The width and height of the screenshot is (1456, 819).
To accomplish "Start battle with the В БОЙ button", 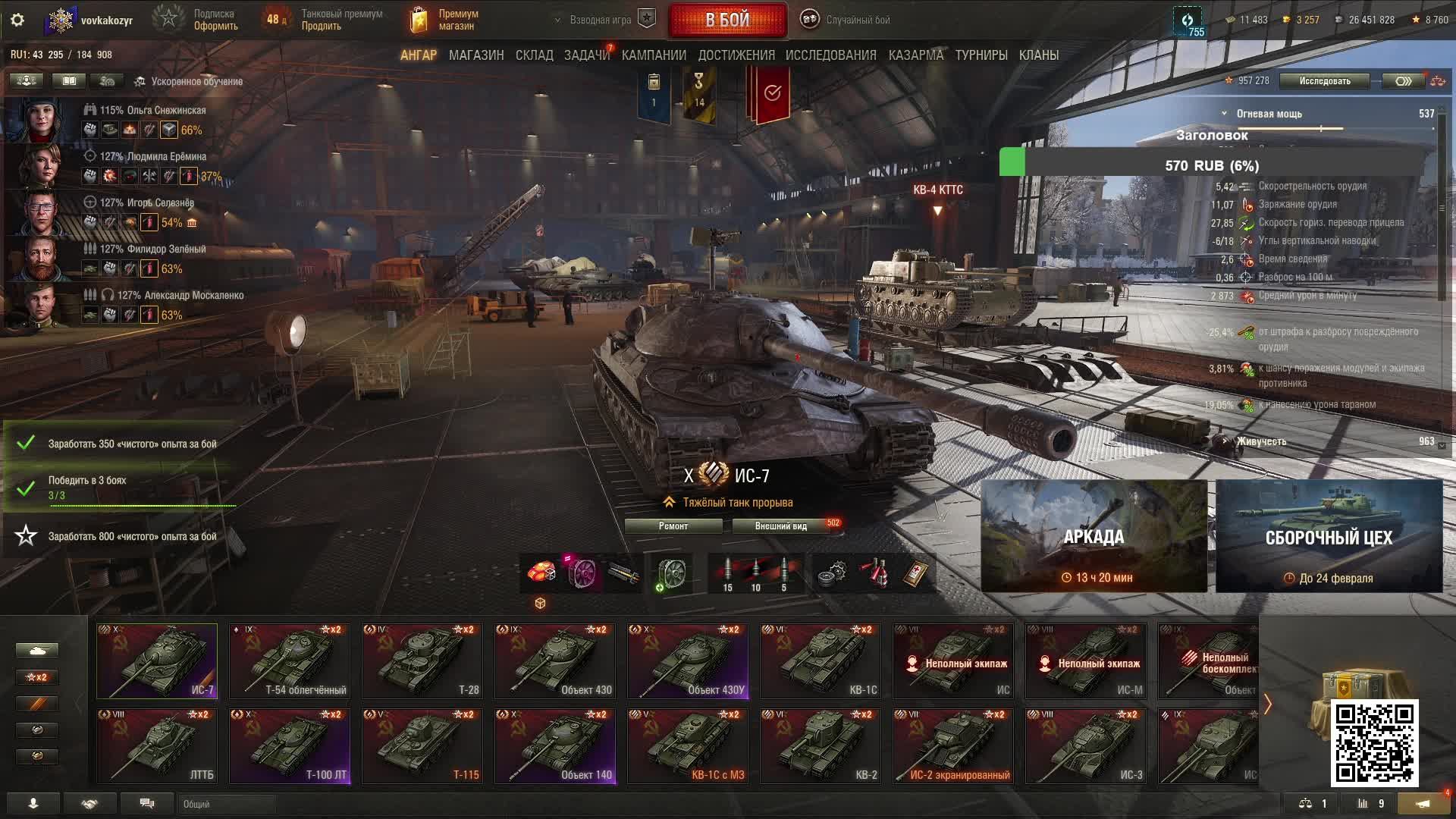I will pyautogui.click(x=727, y=20).
